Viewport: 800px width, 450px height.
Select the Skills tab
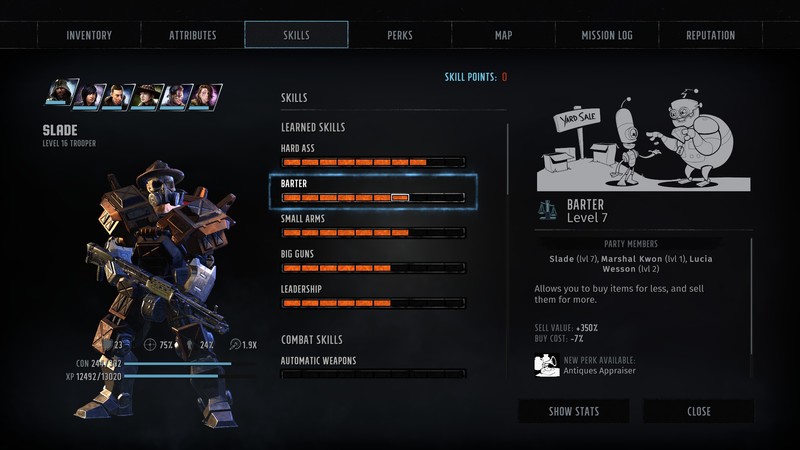point(296,35)
